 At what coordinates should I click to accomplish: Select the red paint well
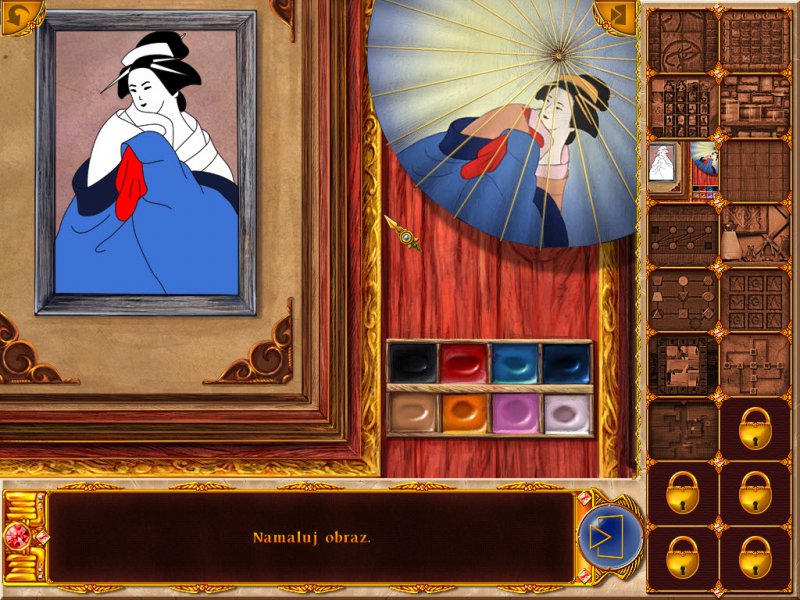[x=463, y=364]
